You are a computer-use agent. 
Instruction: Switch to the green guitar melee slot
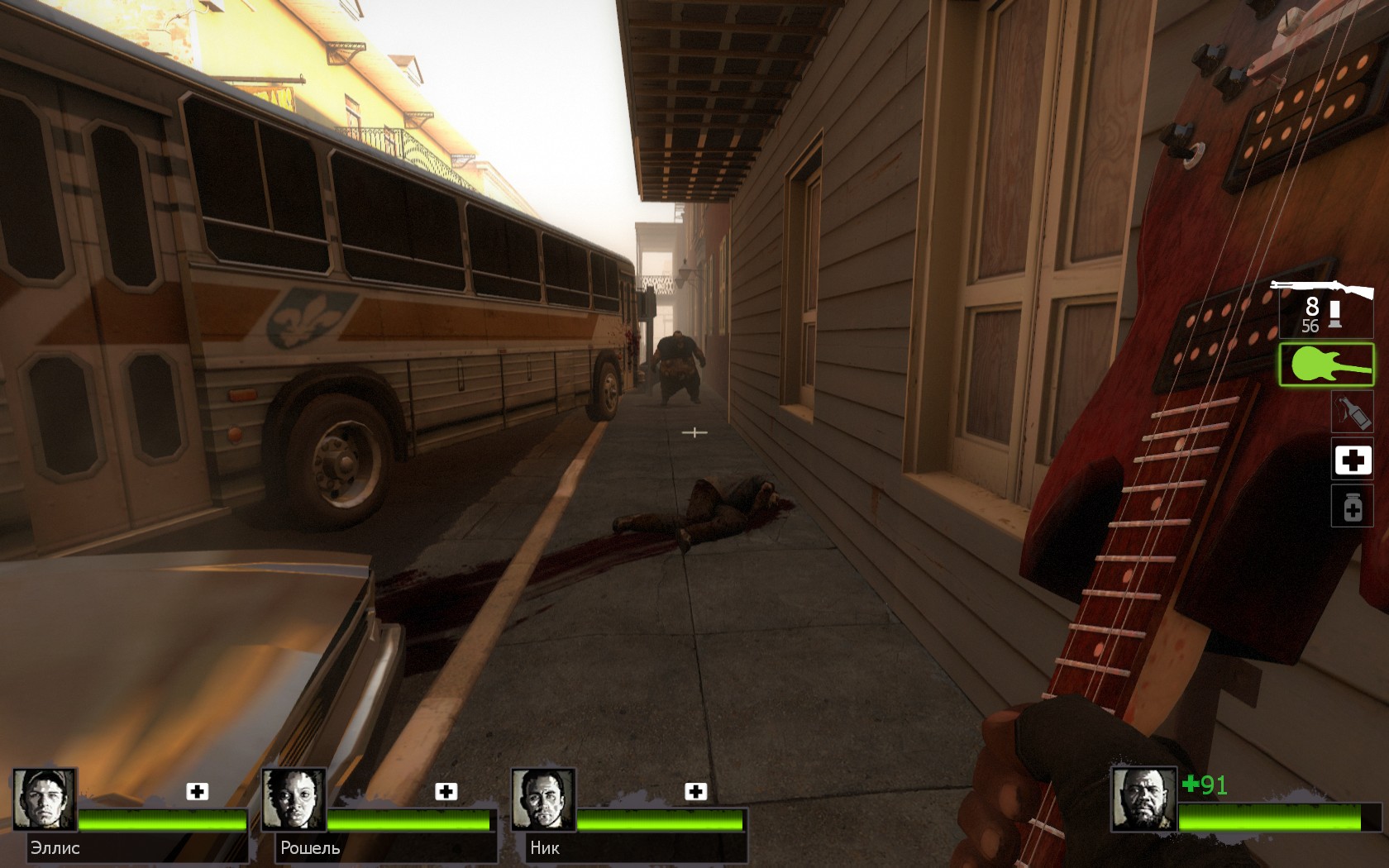pyautogui.click(x=1326, y=365)
